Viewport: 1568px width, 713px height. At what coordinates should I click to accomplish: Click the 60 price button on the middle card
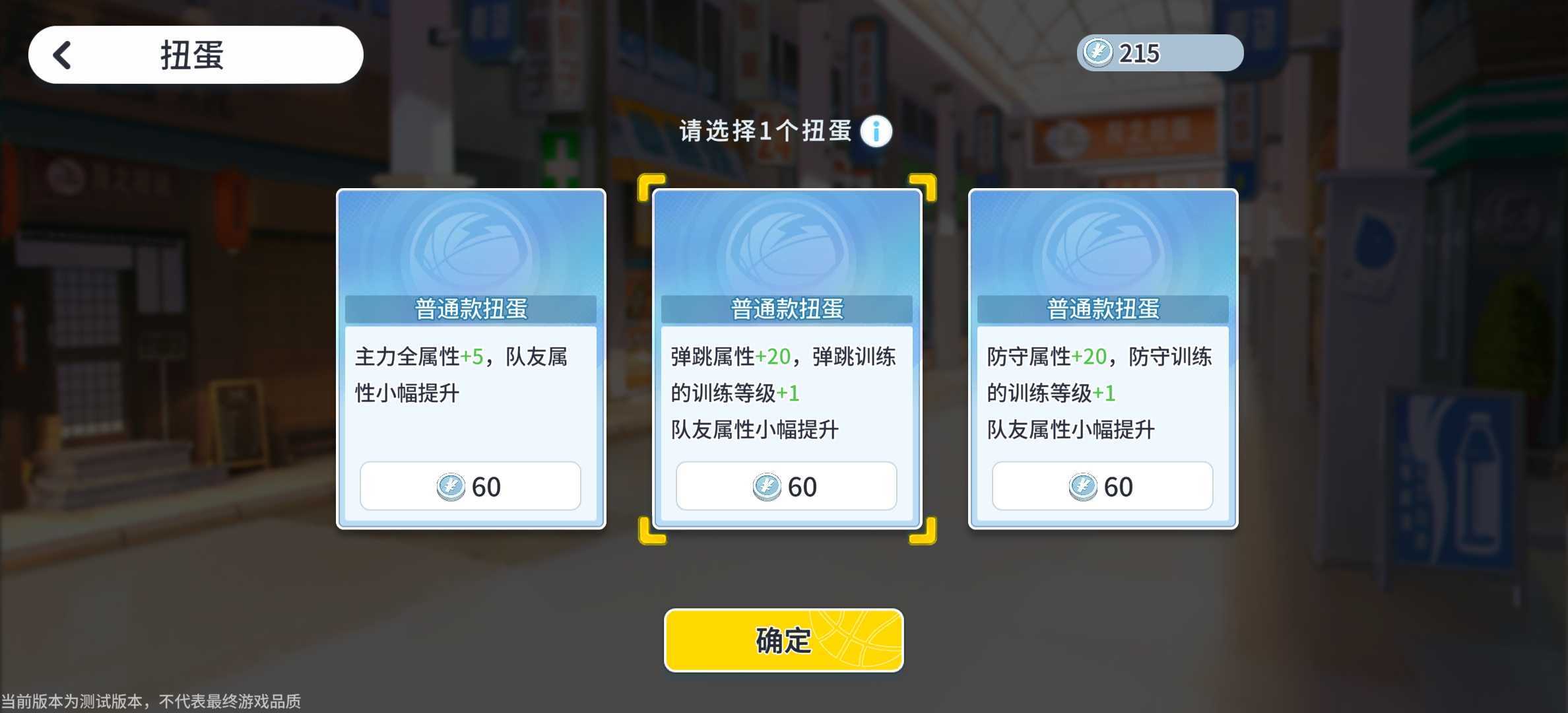787,486
